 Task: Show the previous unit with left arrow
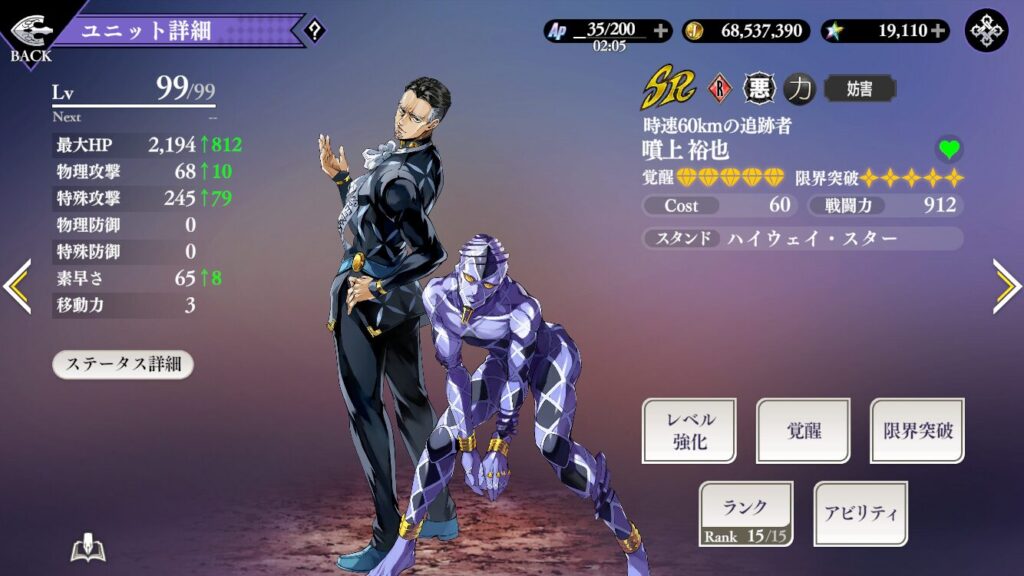pos(17,287)
